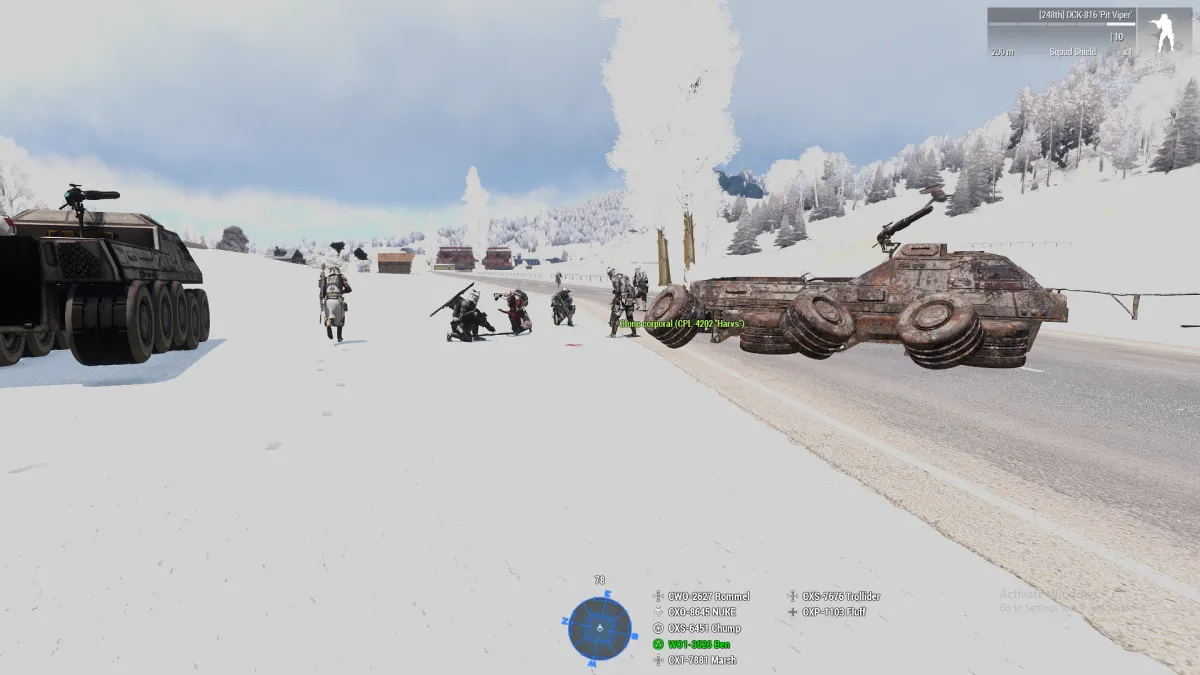1200x675 pixels.
Task: Click the blue squad radar compass
Action: coord(600,628)
